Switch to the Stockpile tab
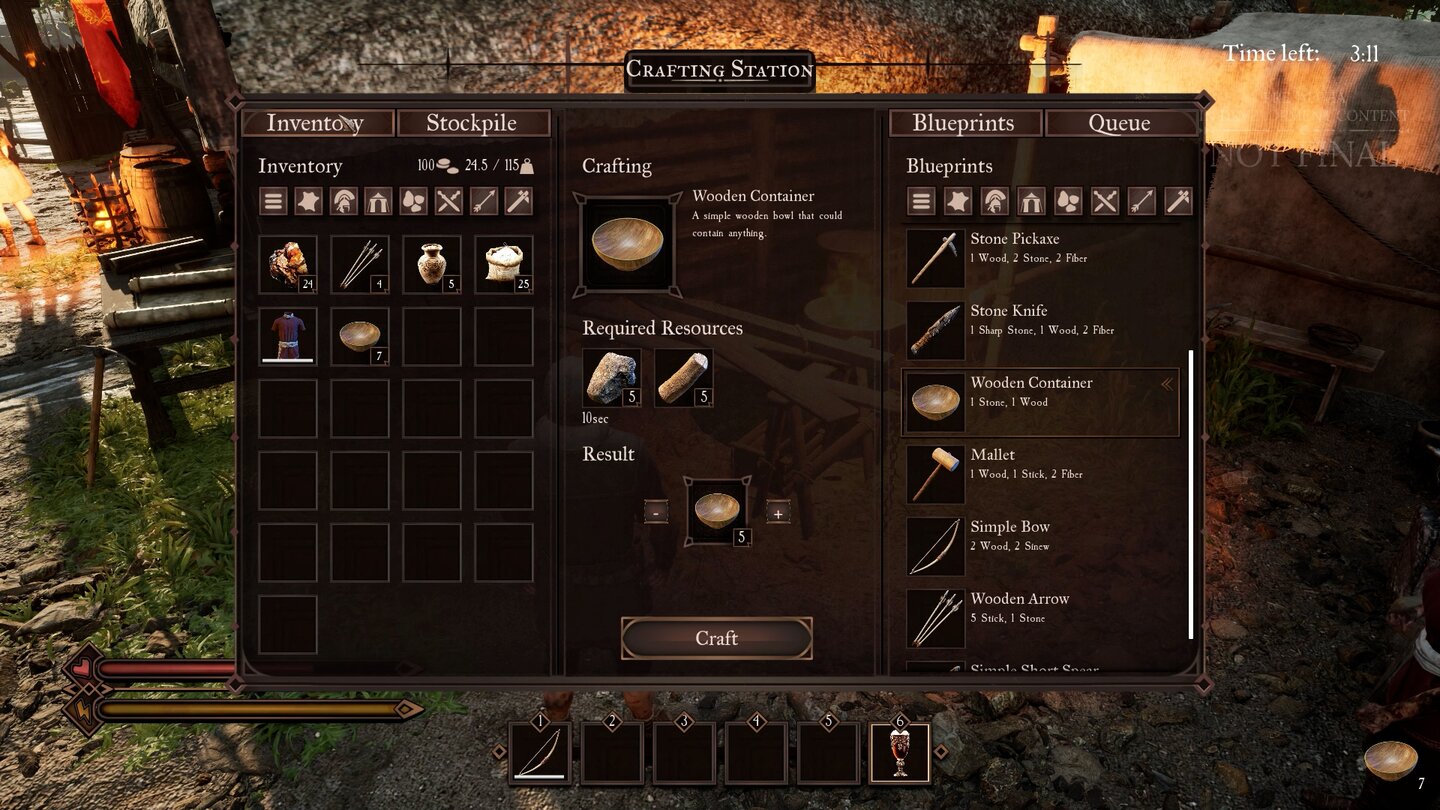Viewport: 1440px width, 810px height. pyautogui.click(x=472, y=123)
